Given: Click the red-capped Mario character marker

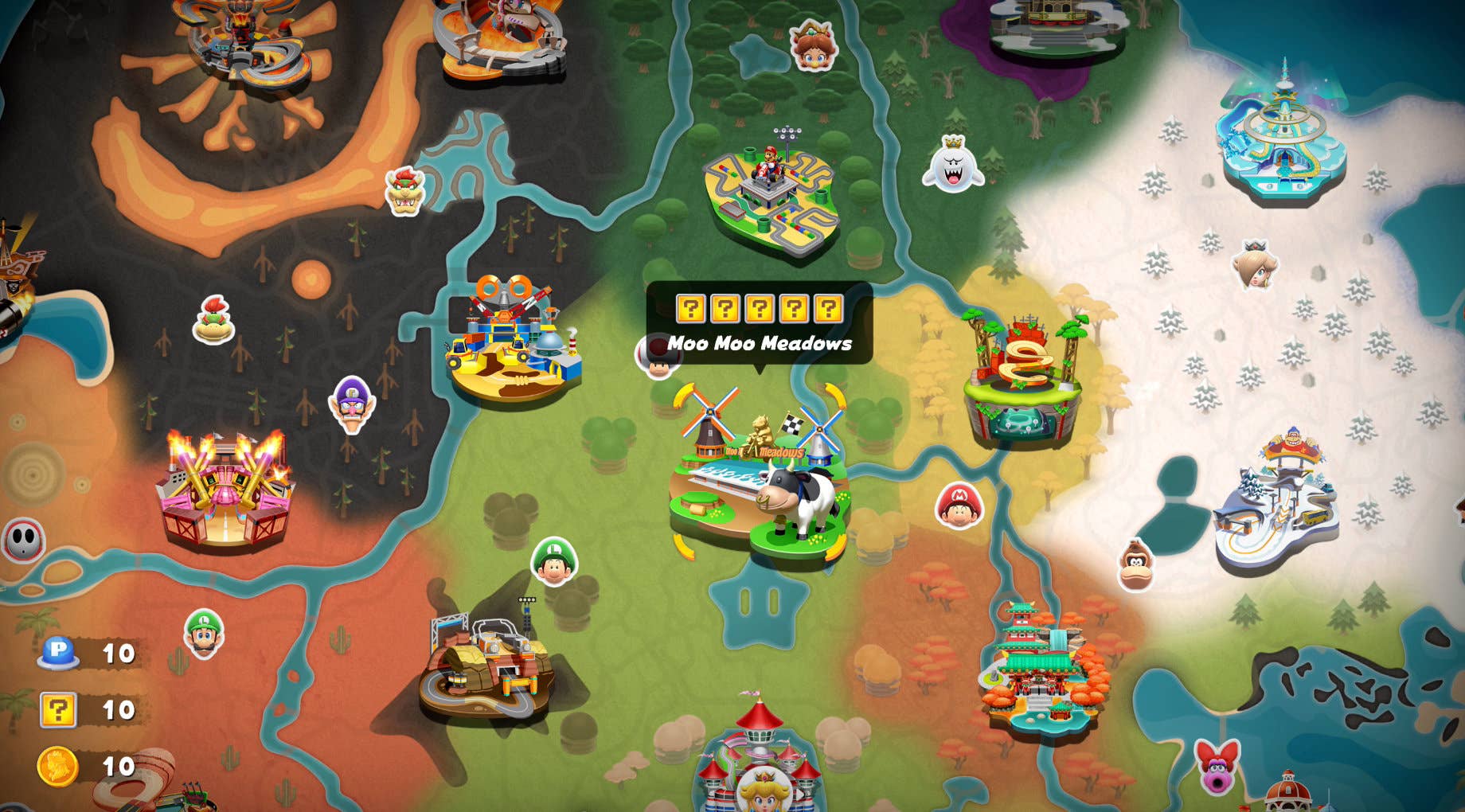Looking at the screenshot, I should 959,506.
